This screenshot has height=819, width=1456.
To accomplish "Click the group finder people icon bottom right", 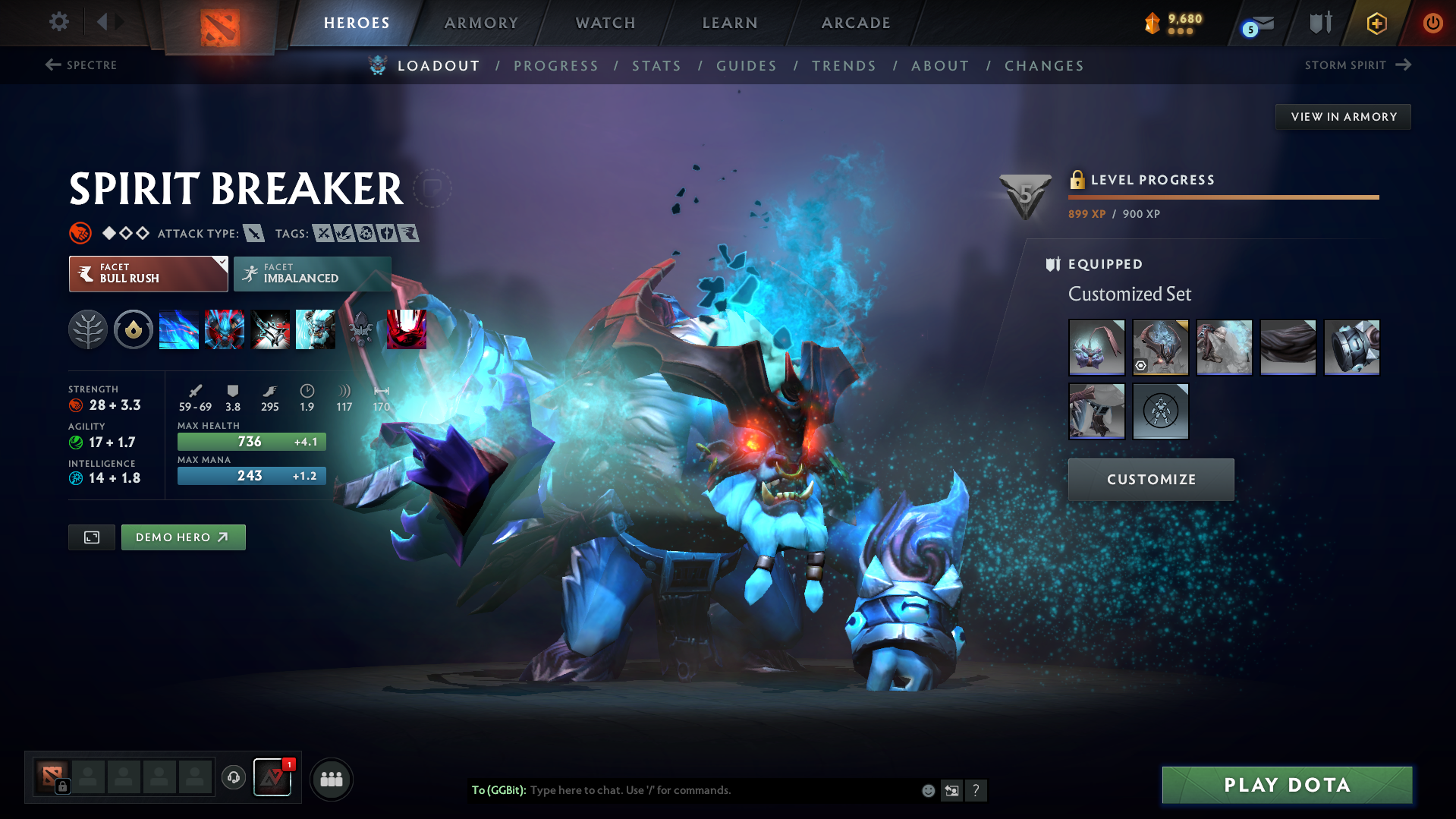I will coord(331,779).
